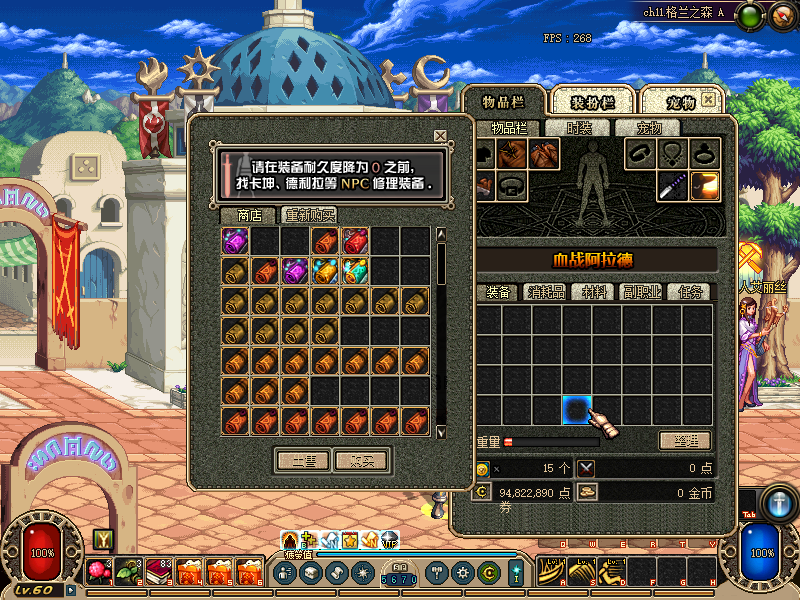Select the equipped necklace slot
This screenshot has width=800, height=600.
point(672,154)
